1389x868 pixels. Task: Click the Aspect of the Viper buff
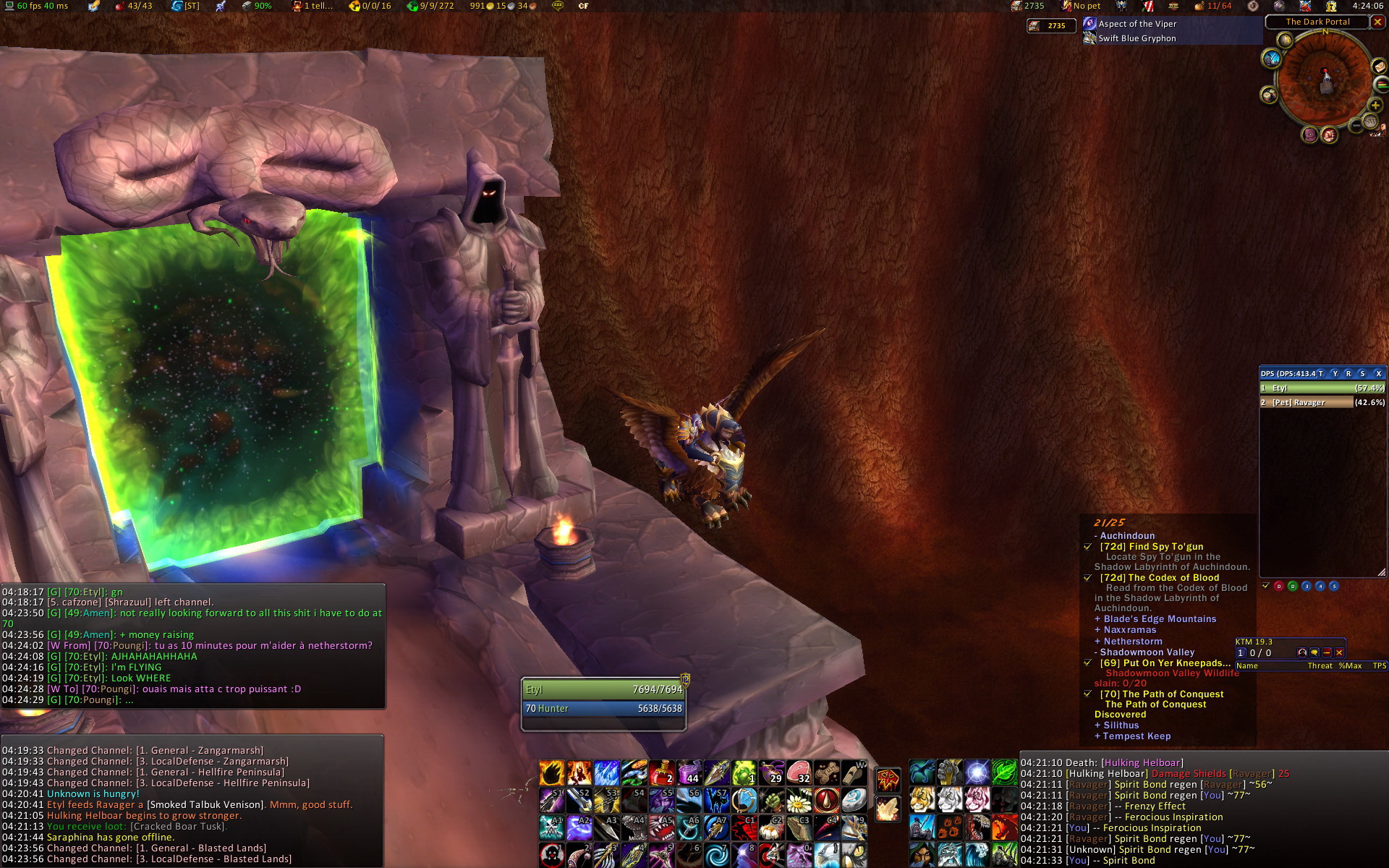pyautogui.click(x=1137, y=24)
